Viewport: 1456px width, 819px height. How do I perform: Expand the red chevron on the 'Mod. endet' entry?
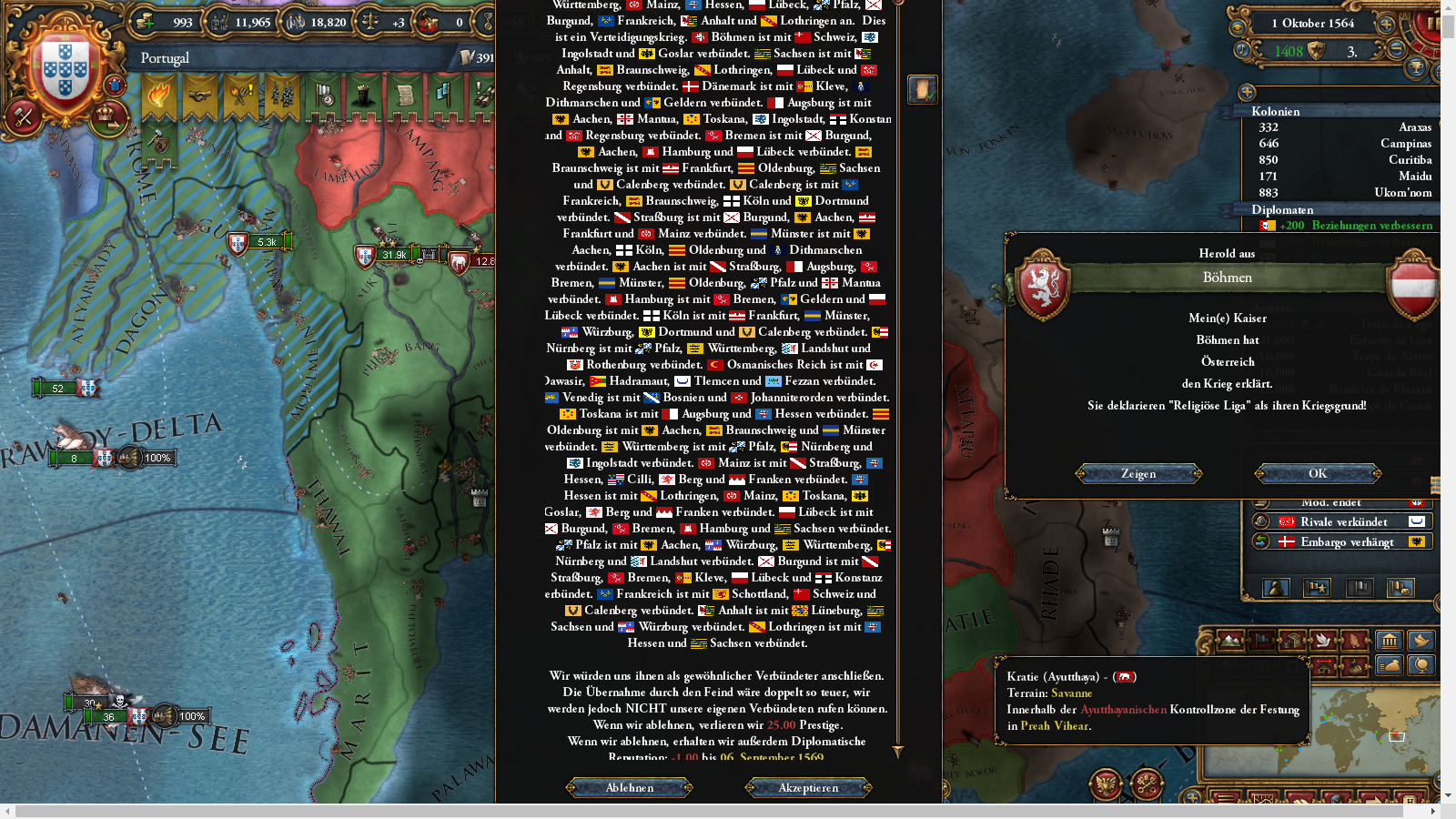1417,502
